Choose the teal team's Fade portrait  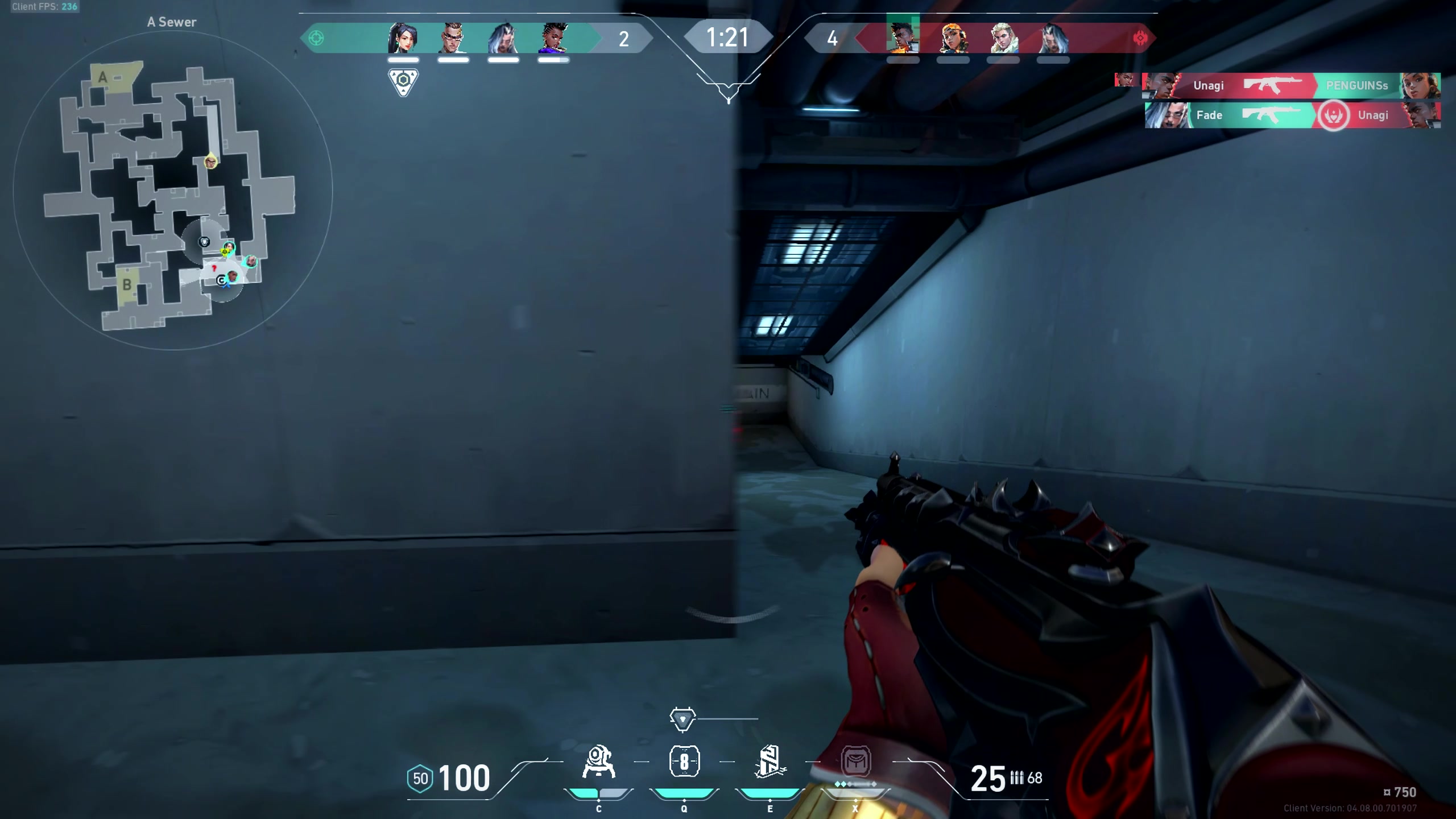click(x=503, y=38)
